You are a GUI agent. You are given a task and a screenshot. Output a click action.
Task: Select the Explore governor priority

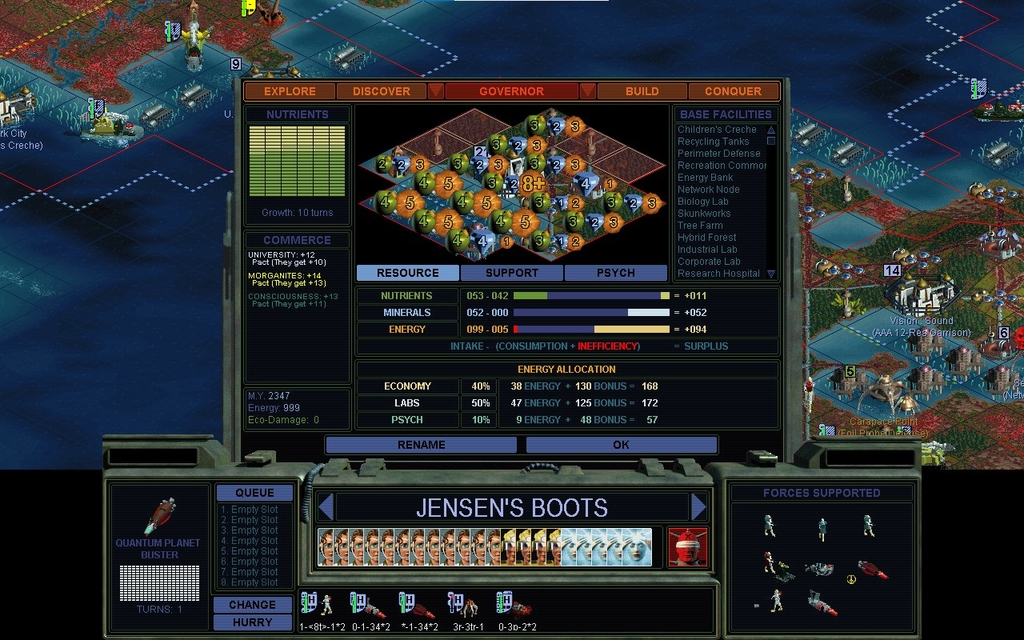pos(290,91)
